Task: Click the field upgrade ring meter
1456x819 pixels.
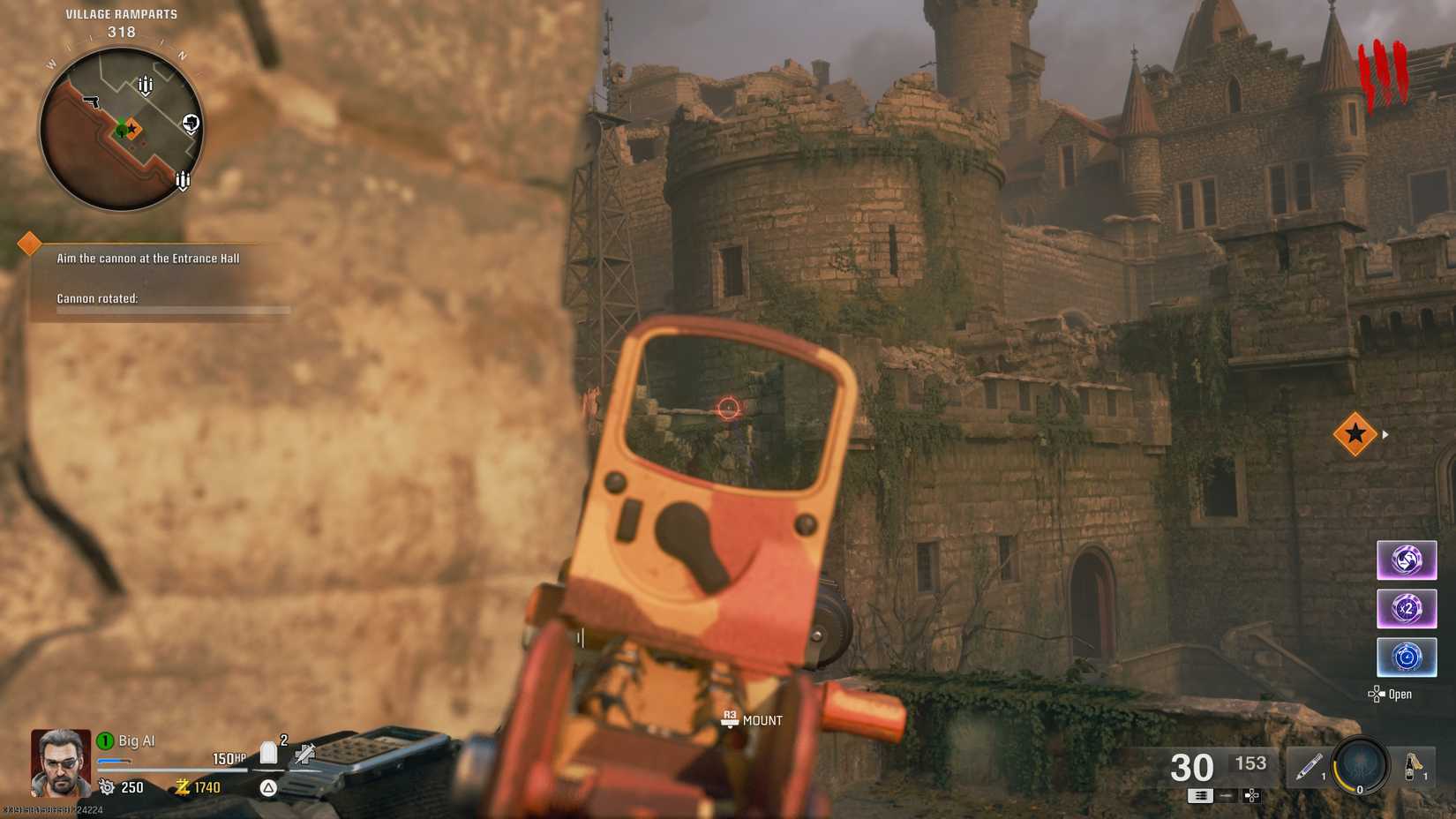Action: [x=1359, y=766]
